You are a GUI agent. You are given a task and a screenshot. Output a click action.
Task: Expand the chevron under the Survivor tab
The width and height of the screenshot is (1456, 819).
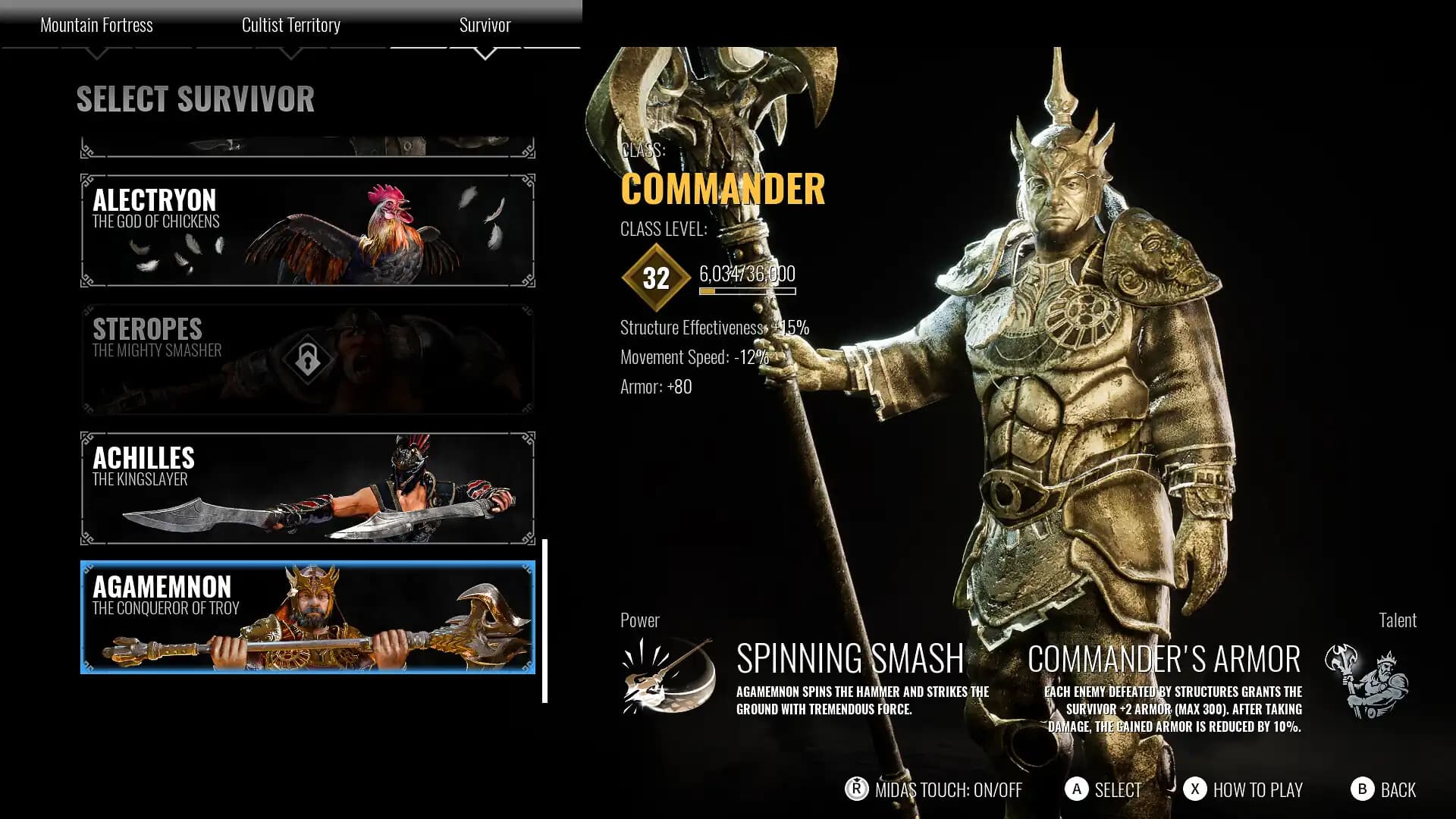click(x=485, y=53)
